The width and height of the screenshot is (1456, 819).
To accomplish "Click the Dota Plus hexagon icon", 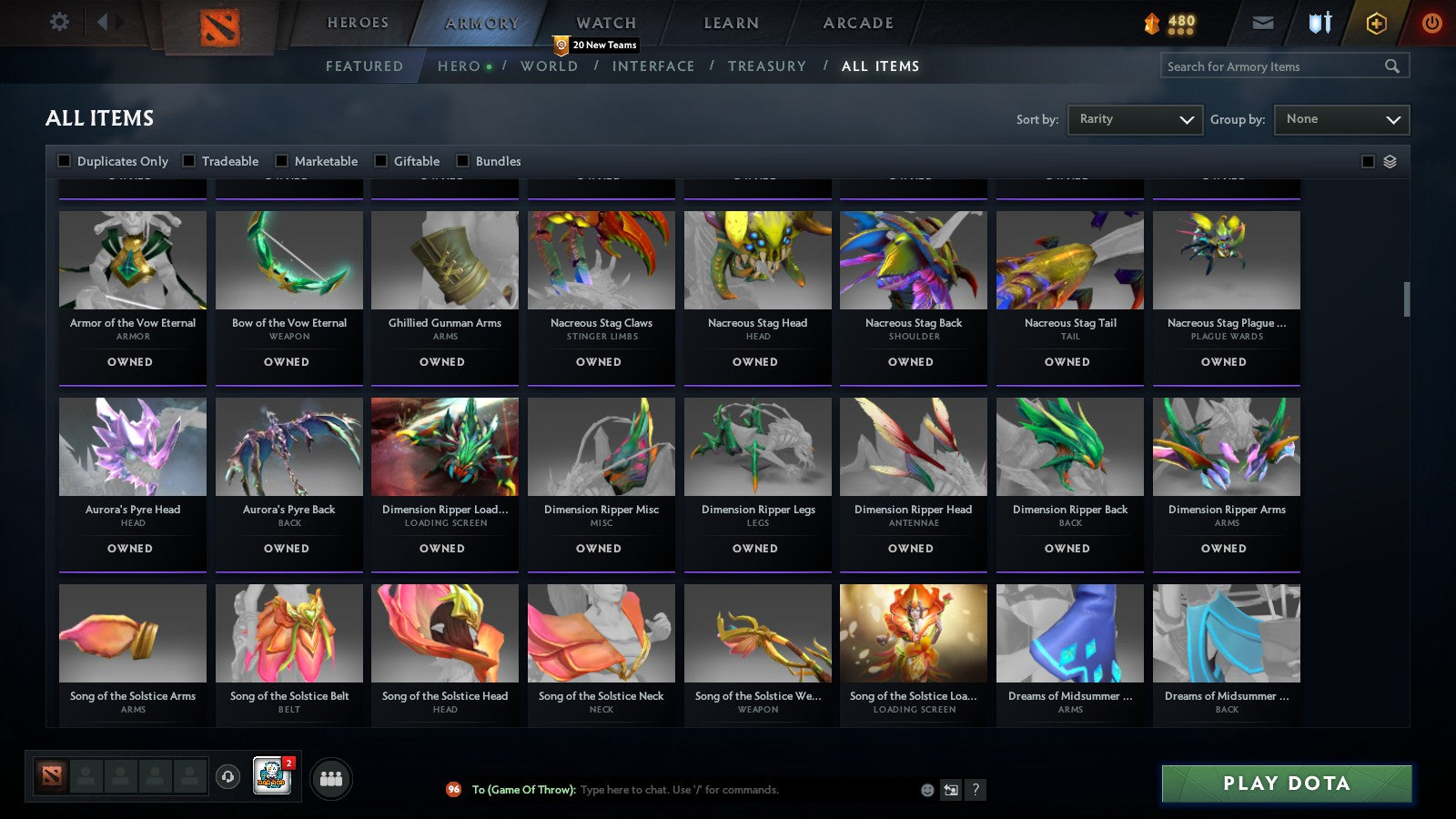I will (x=1375, y=22).
